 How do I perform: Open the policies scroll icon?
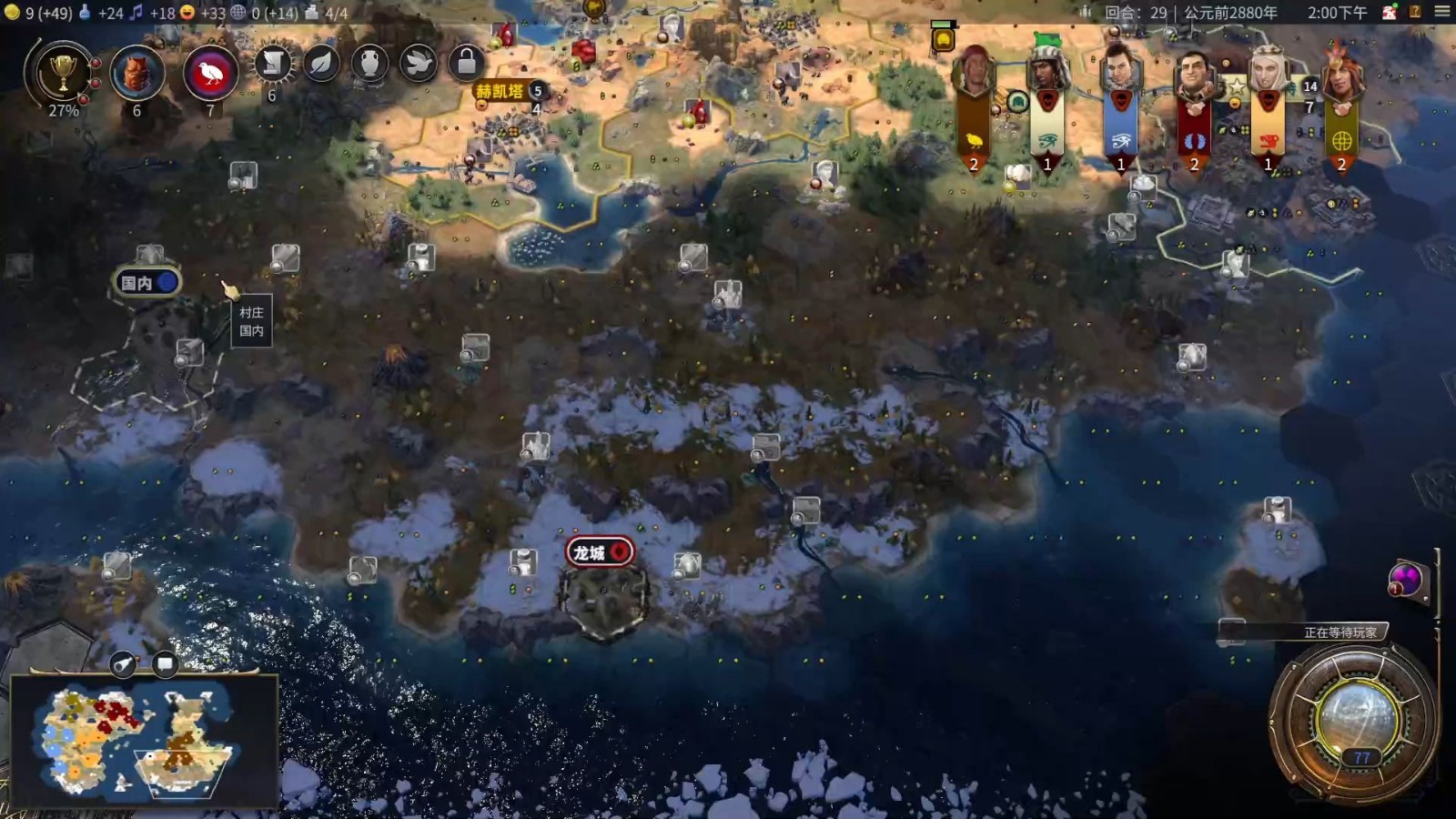272,64
